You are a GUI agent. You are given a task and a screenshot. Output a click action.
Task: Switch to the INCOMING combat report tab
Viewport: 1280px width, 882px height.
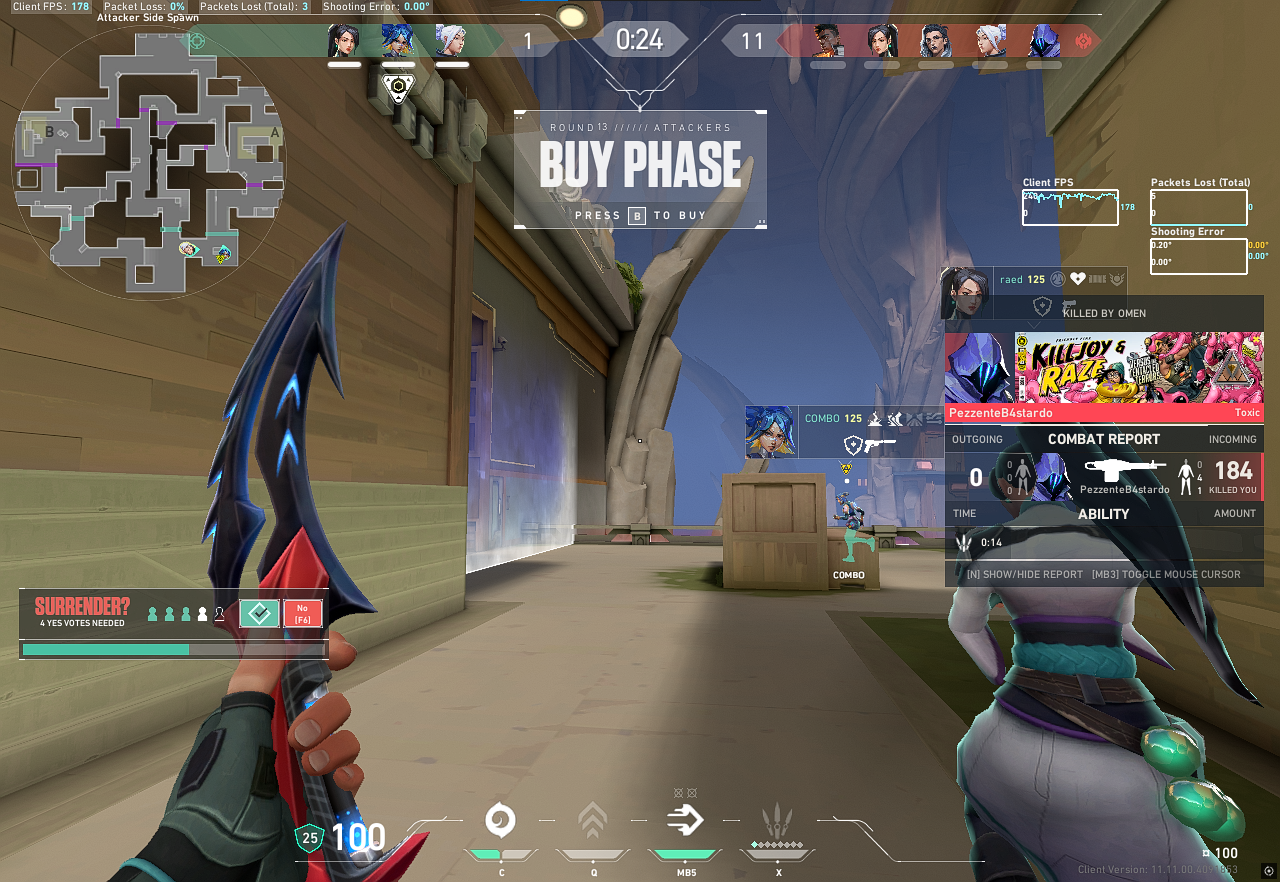pos(1233,439)
